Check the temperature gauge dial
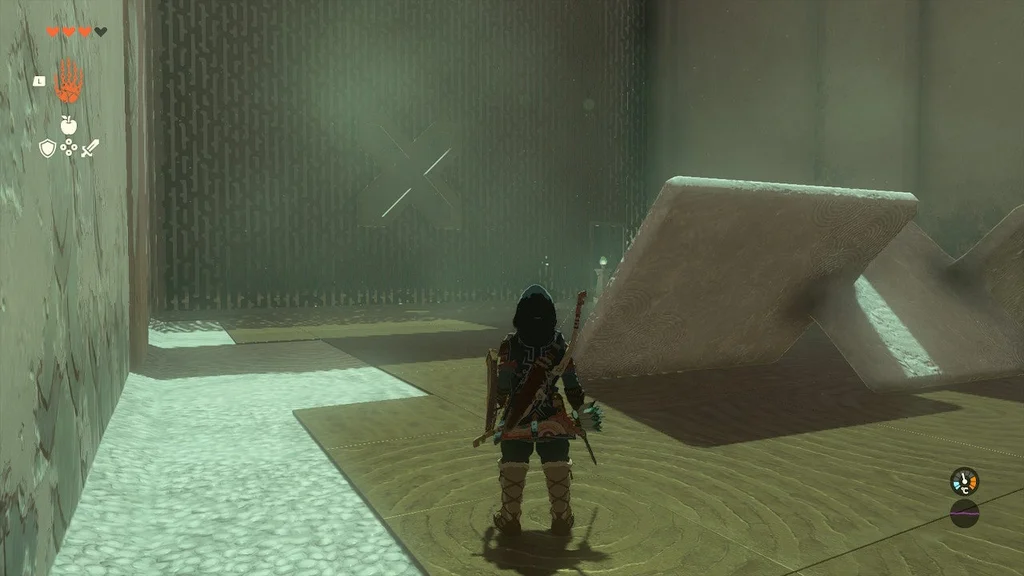This screenshot has height=576, width=1024. [964, 482]
